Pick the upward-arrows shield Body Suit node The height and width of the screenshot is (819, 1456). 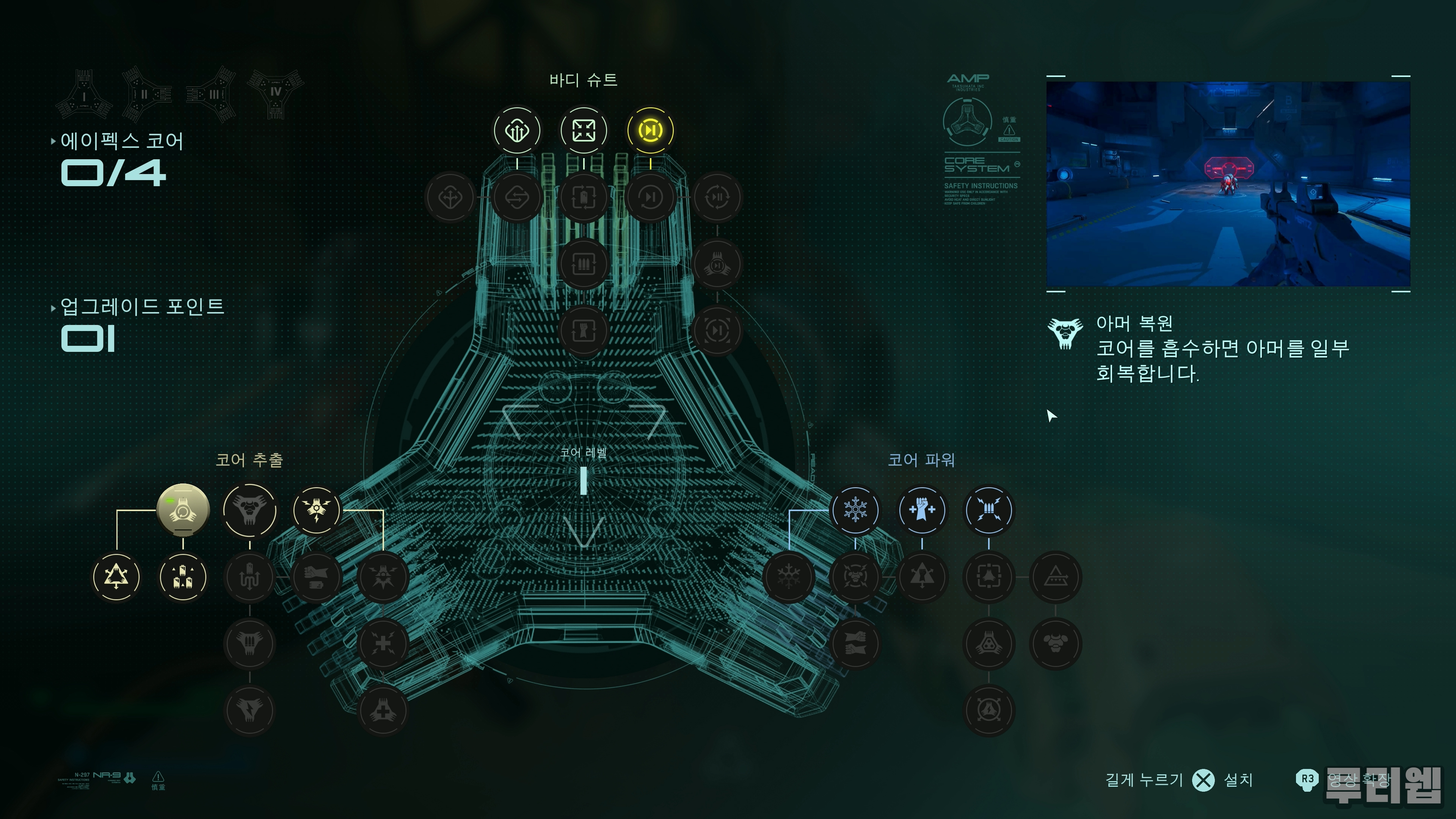tap(516, 130)
